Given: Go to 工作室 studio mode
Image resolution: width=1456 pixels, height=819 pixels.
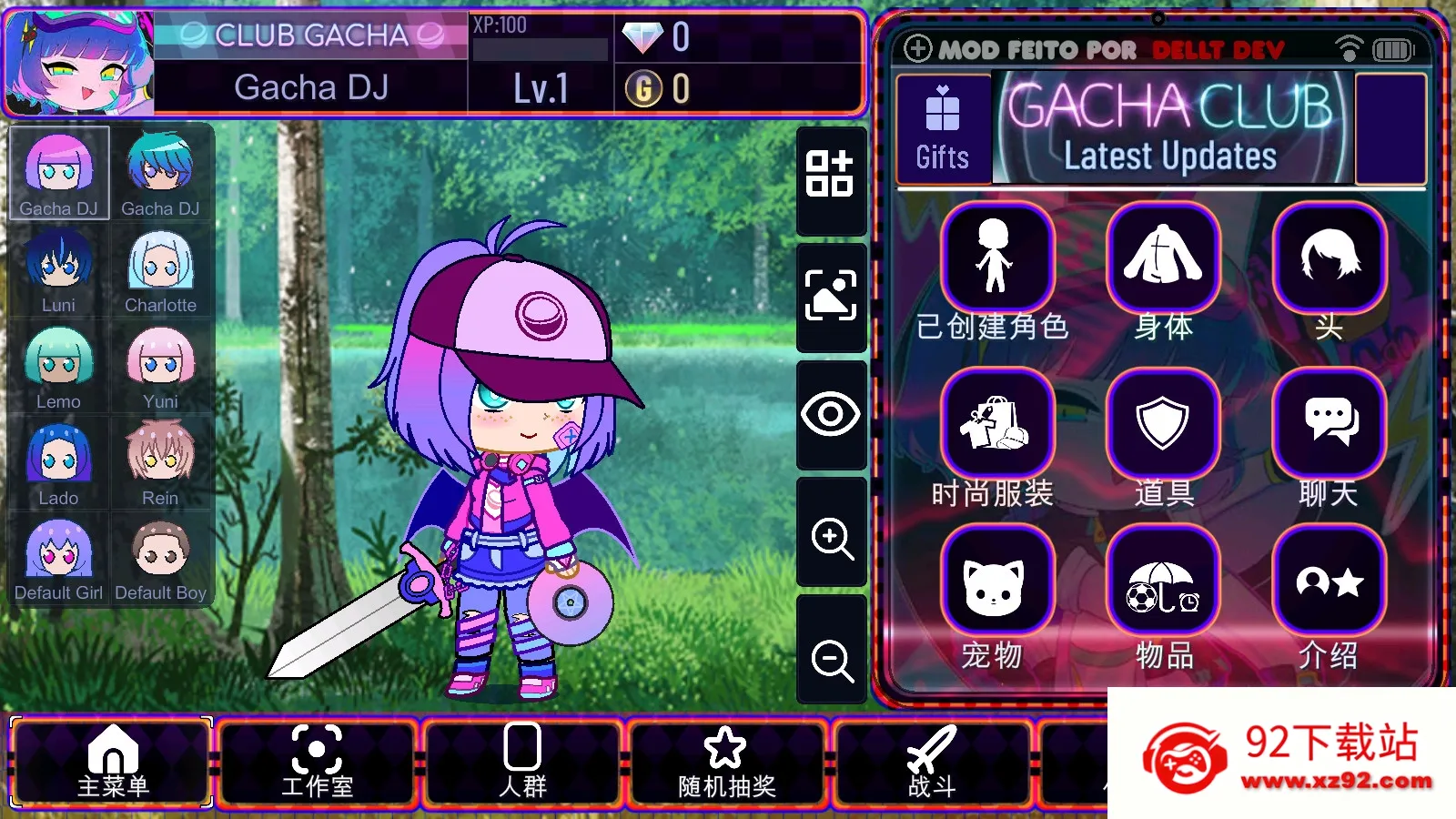Looking at the screenshot, I should 317,763.
